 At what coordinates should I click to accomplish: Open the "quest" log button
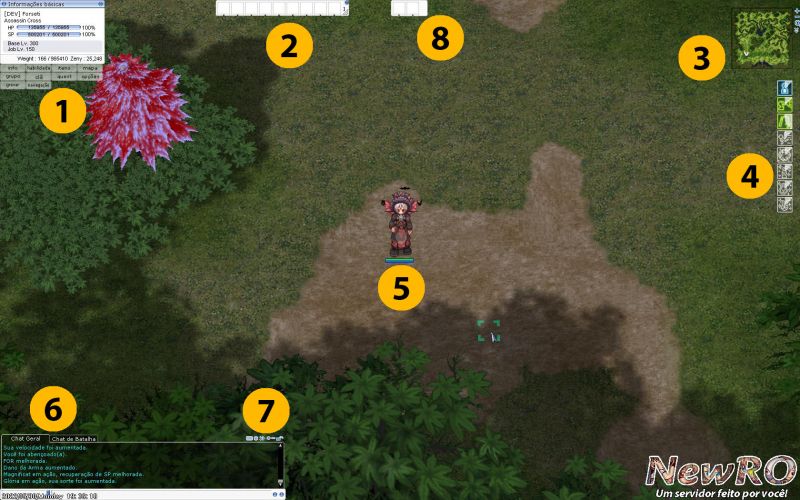[65, 76]
